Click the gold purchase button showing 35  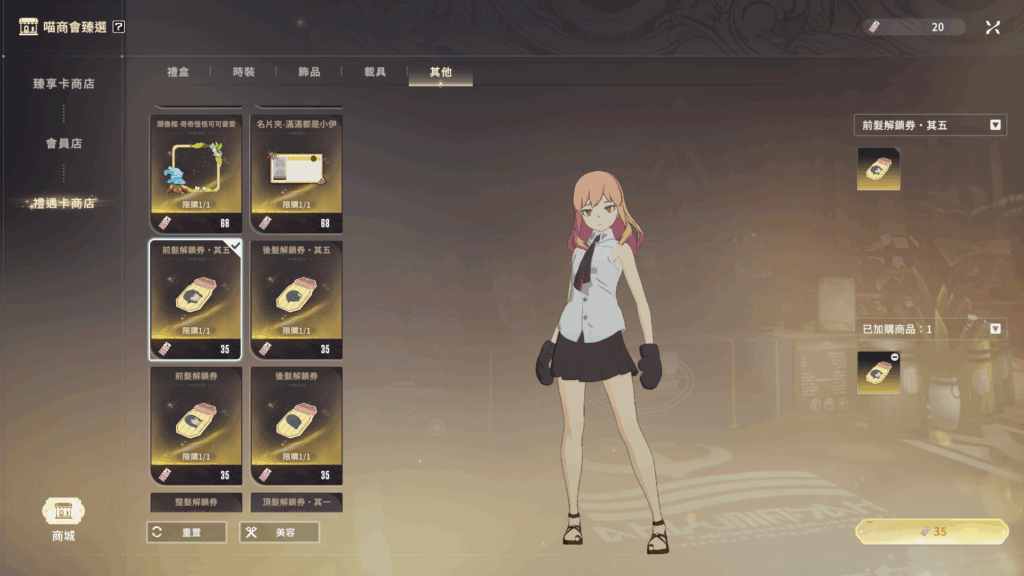pyautogui.click(x=931, y=532)
